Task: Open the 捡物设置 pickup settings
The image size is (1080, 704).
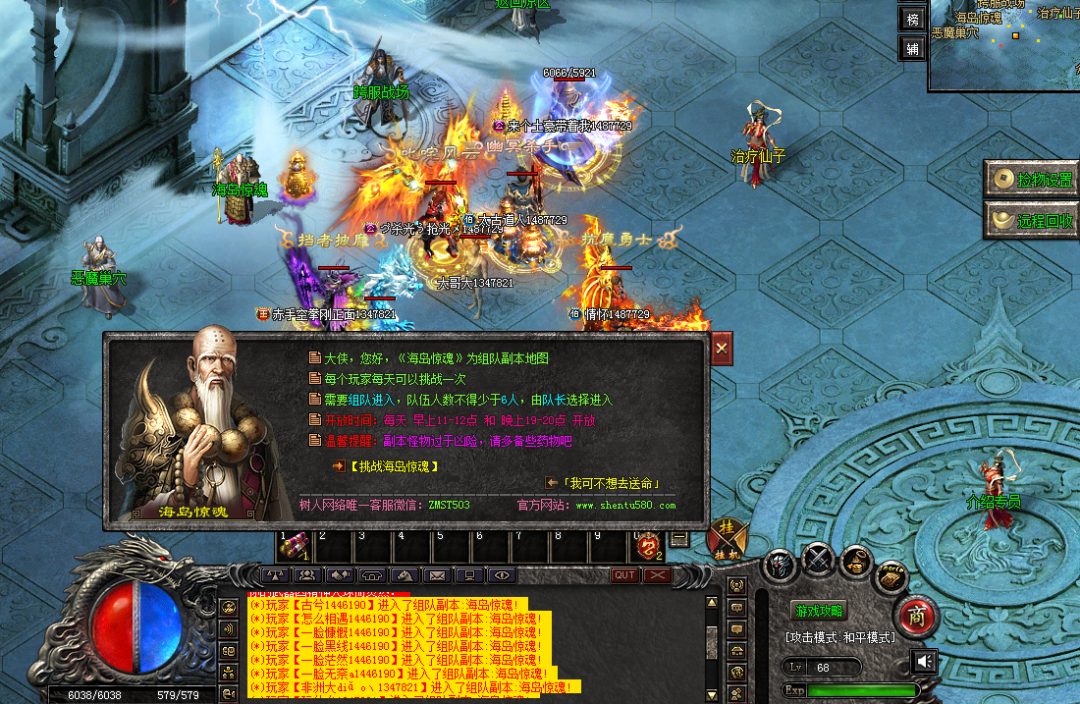Action: pyautogui.click(x=1032, y=180)
